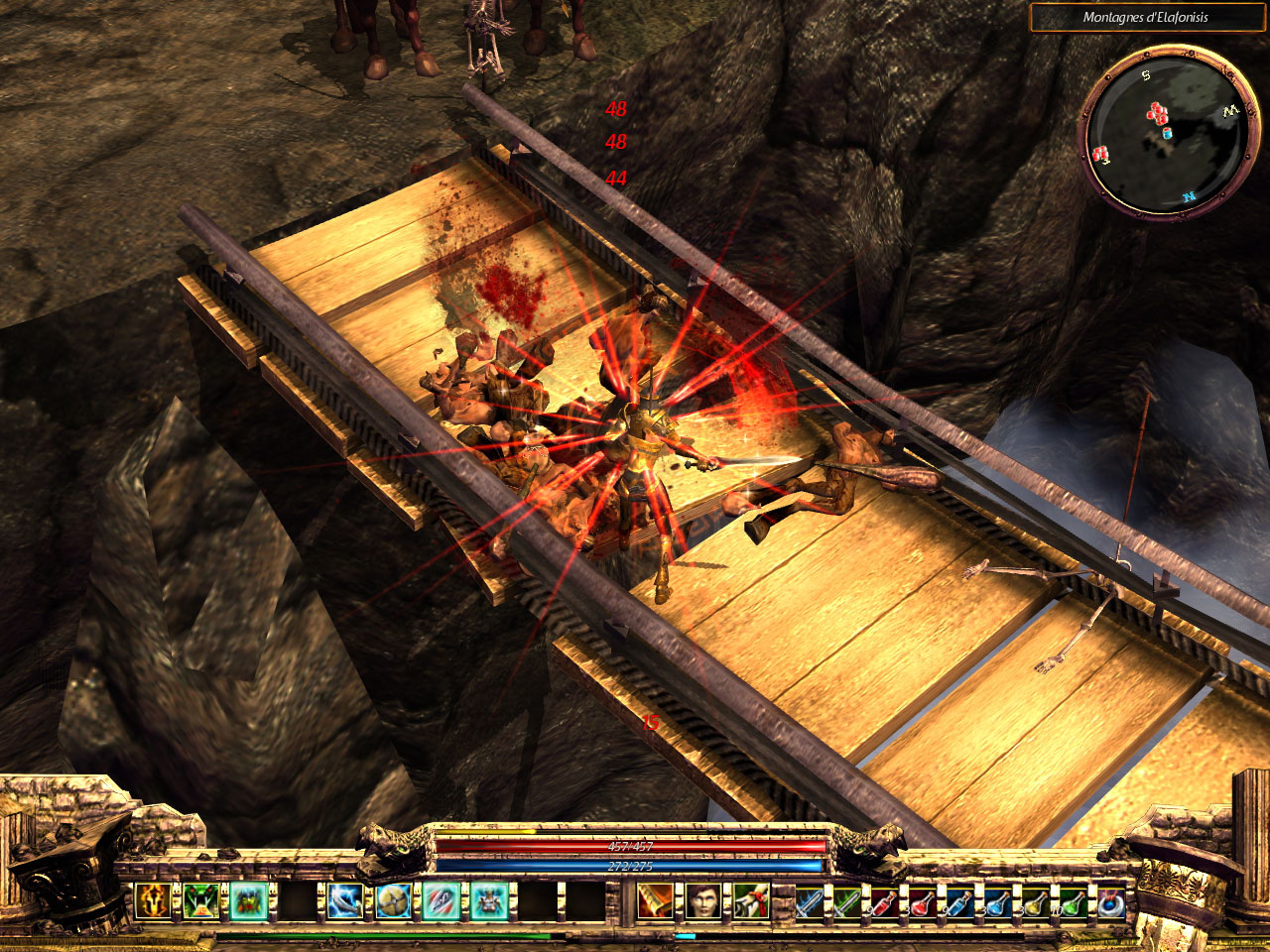Cast the lightning blade skill
Image resolution: width=1270 pixels, height=952 pixels.
pos(345,901)
